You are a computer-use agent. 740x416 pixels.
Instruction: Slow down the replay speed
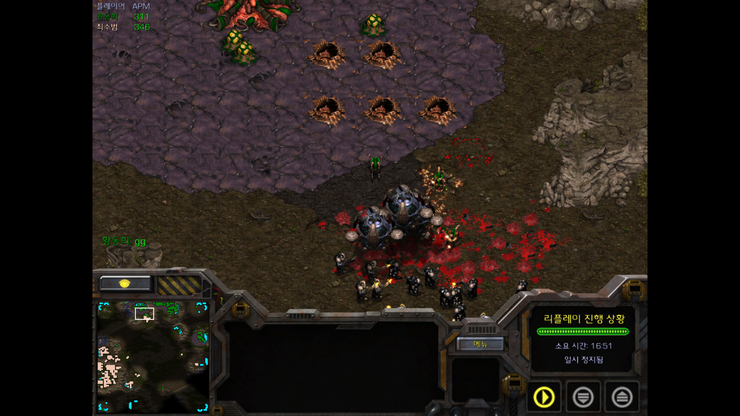tap(583, 396)
